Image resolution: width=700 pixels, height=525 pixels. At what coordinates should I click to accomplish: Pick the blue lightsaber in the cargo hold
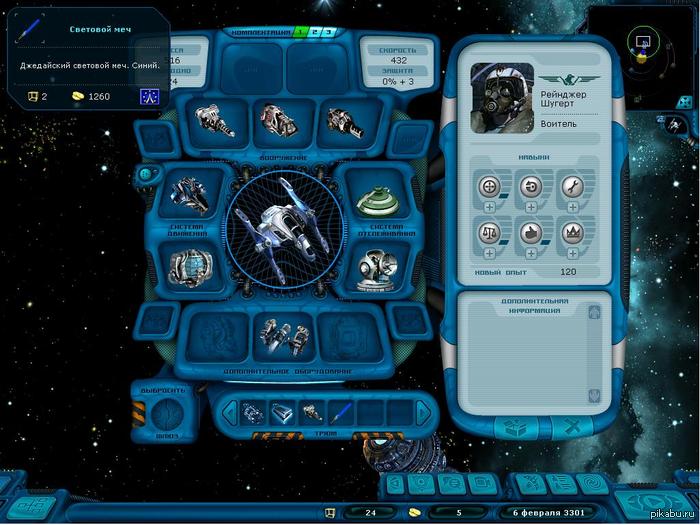pos(342,411)
